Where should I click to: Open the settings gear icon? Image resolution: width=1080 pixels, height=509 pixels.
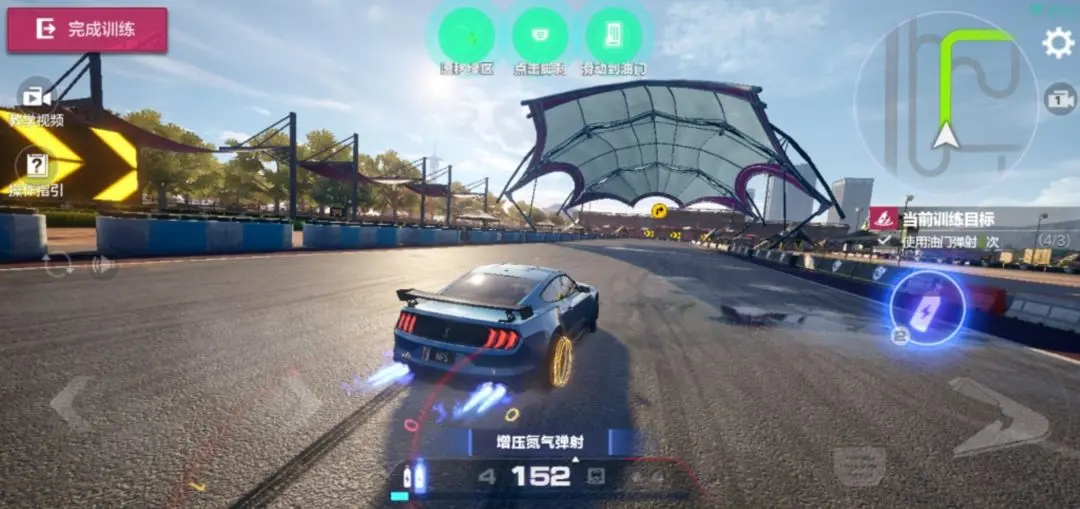click(x=1058, y=42)
